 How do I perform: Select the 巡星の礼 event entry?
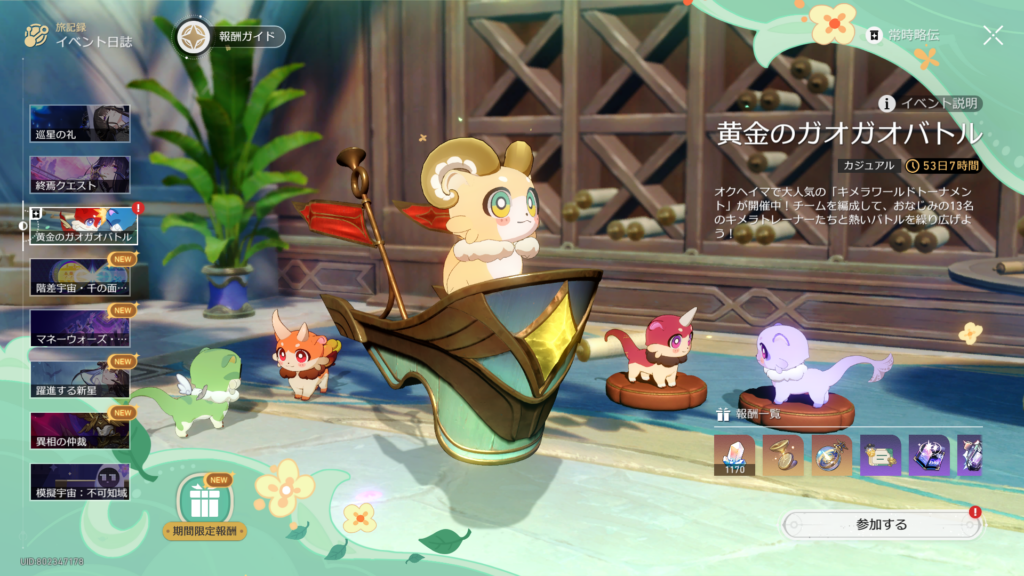pos(80,123)
